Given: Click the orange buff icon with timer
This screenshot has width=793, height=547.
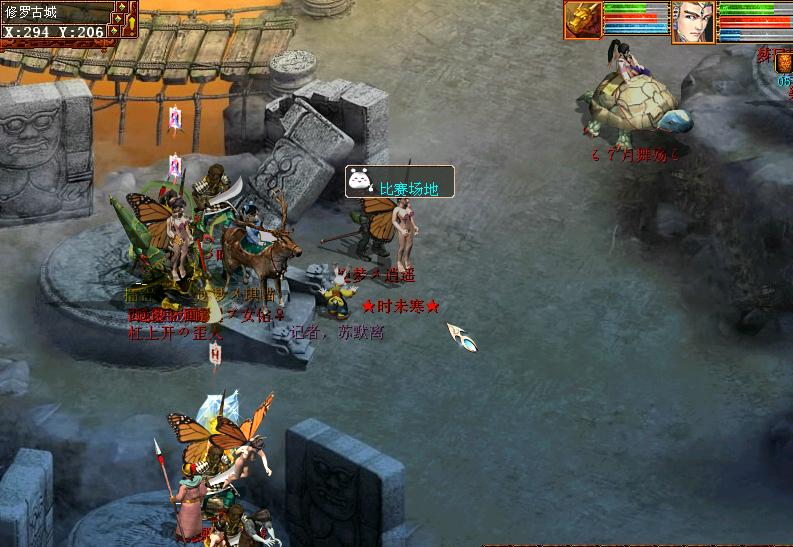Looking at the screenshot, I should point(784,65).
